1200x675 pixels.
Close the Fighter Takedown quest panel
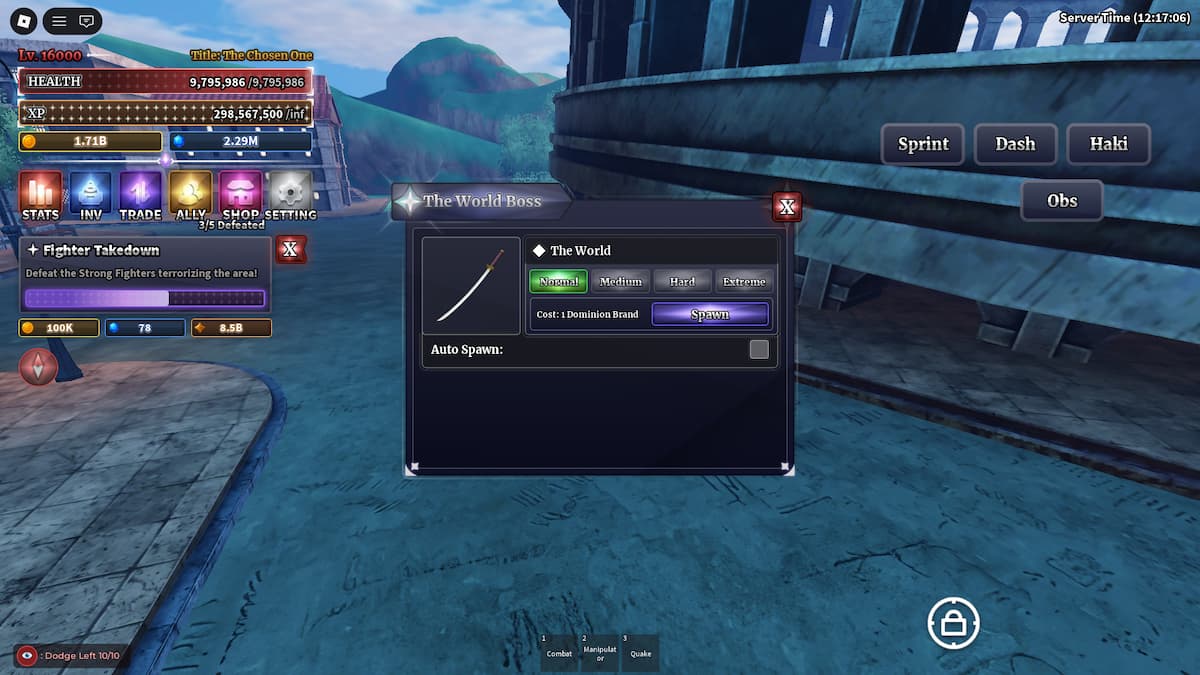pyautogui.click(x=290, y=249)
